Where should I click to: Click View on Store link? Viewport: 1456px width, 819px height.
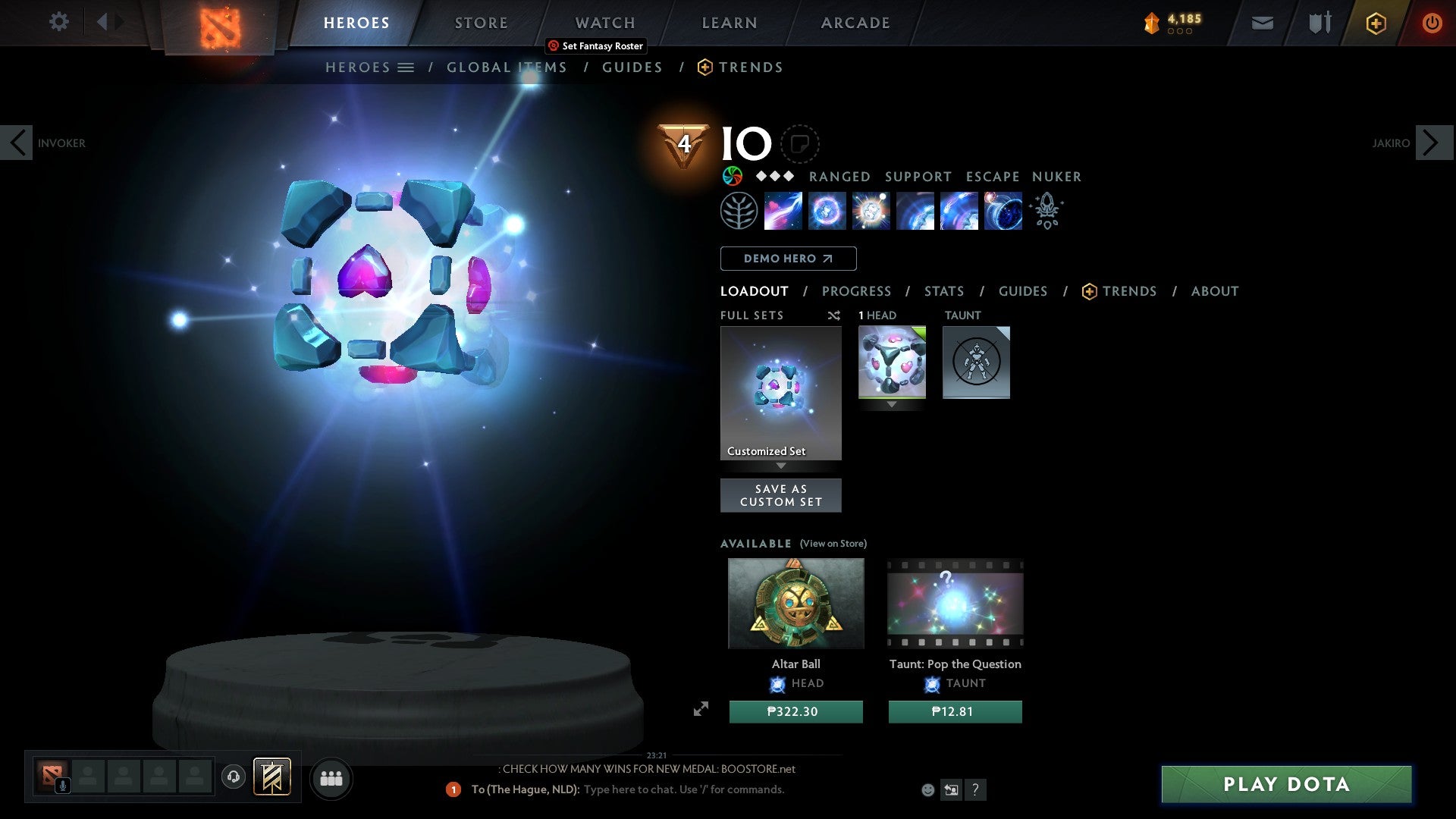tap(833, 544)
